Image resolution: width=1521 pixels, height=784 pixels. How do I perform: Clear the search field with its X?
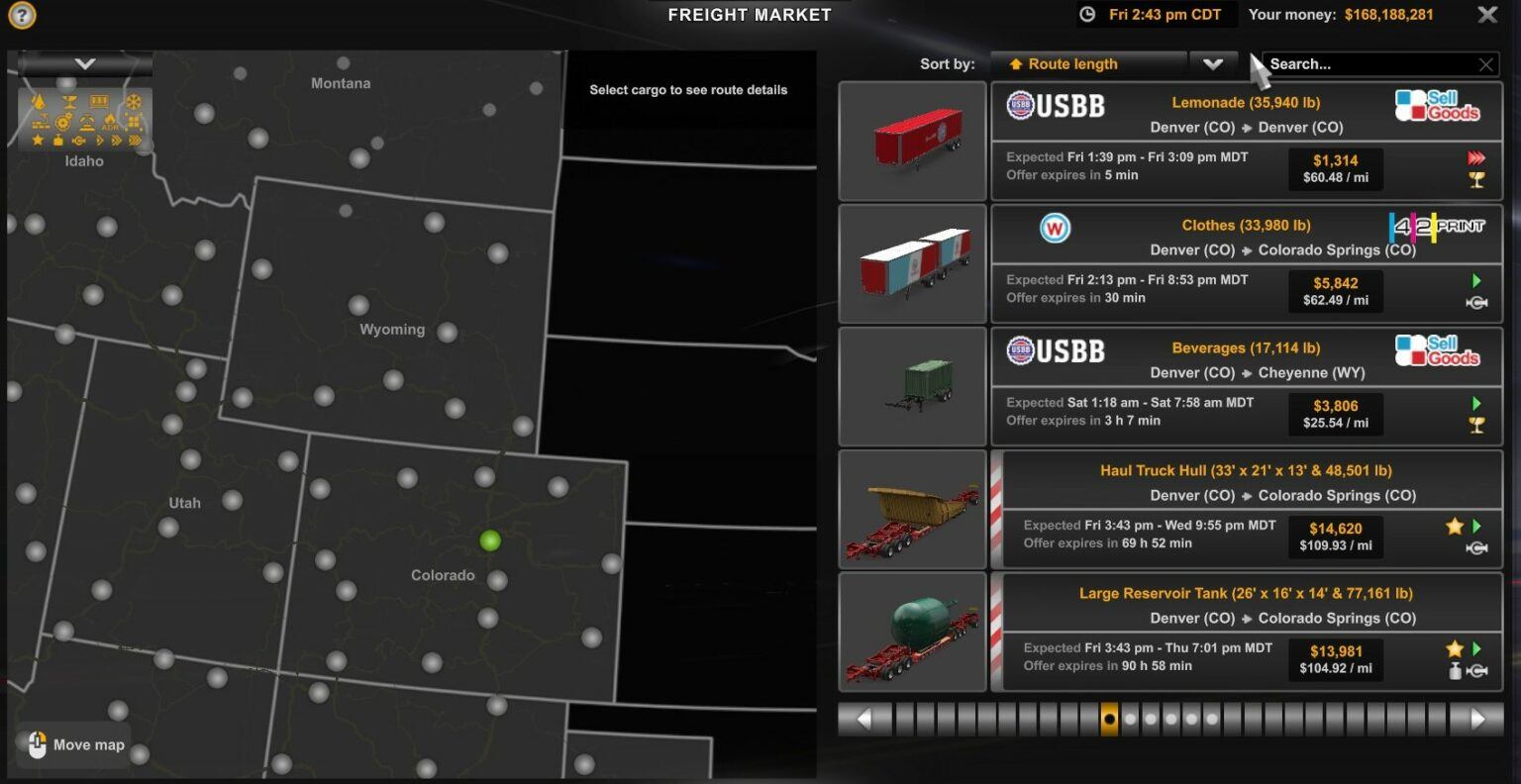tap(1484, 63)
